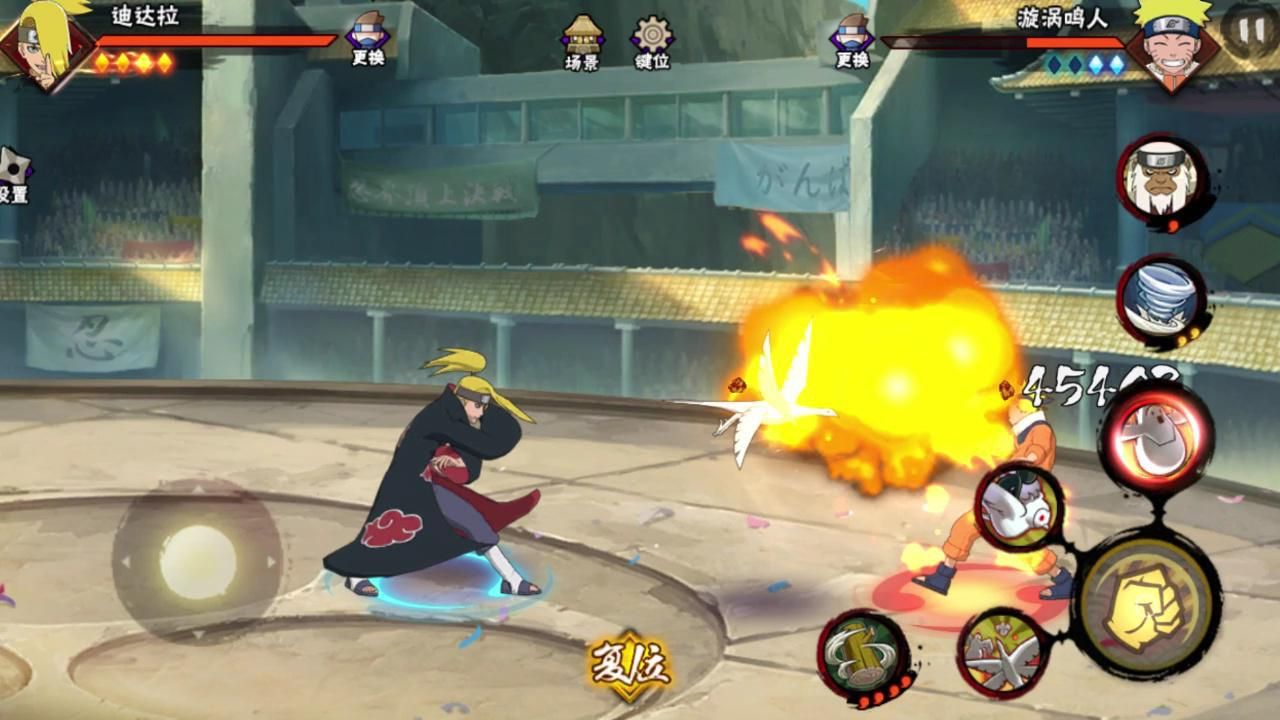Activate the white clay birds skill
Image resolution: width=1280 pixels, height=720 pixels.
(1002, 652)
